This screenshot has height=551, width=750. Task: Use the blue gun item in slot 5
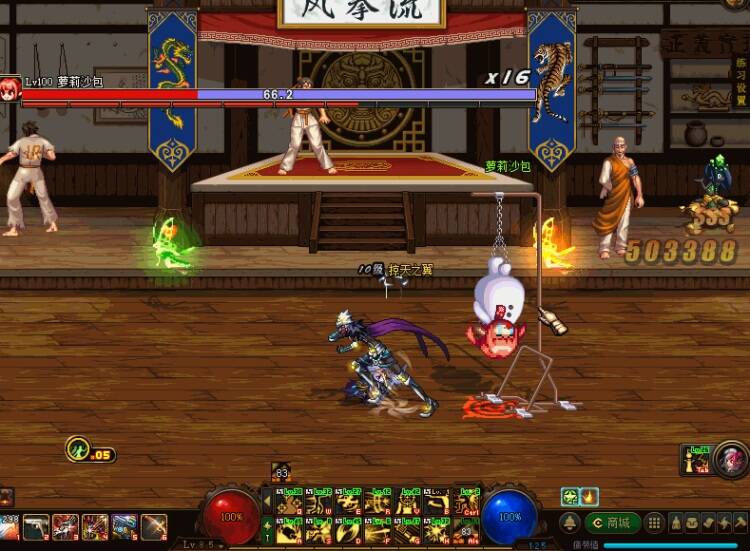(x=125, y=525)
